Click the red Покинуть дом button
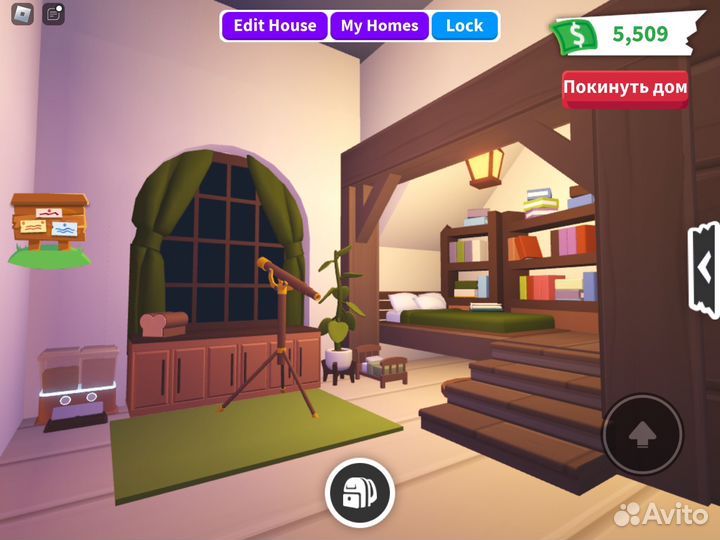 coord(625,88)
